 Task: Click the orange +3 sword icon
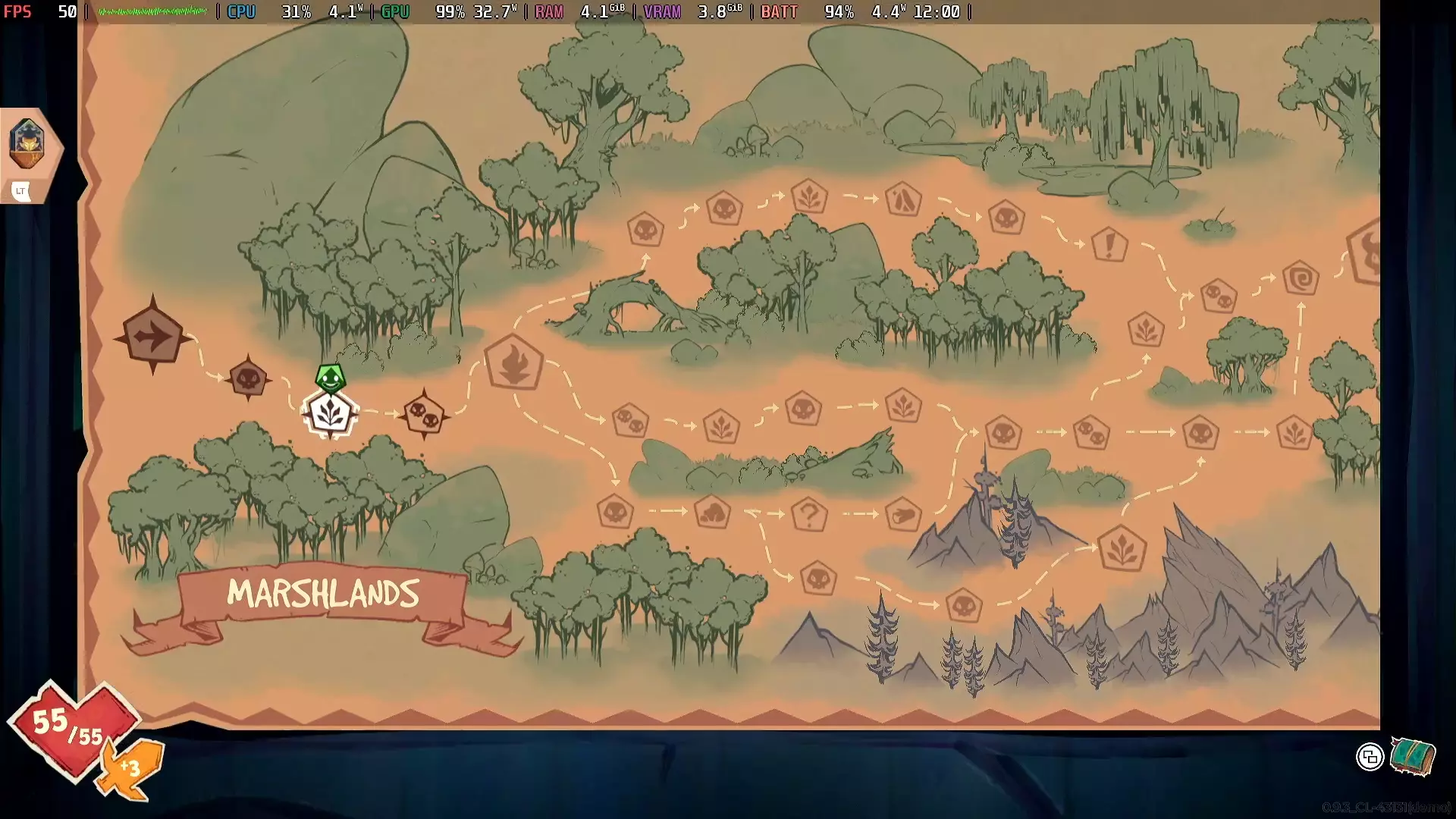129,770
